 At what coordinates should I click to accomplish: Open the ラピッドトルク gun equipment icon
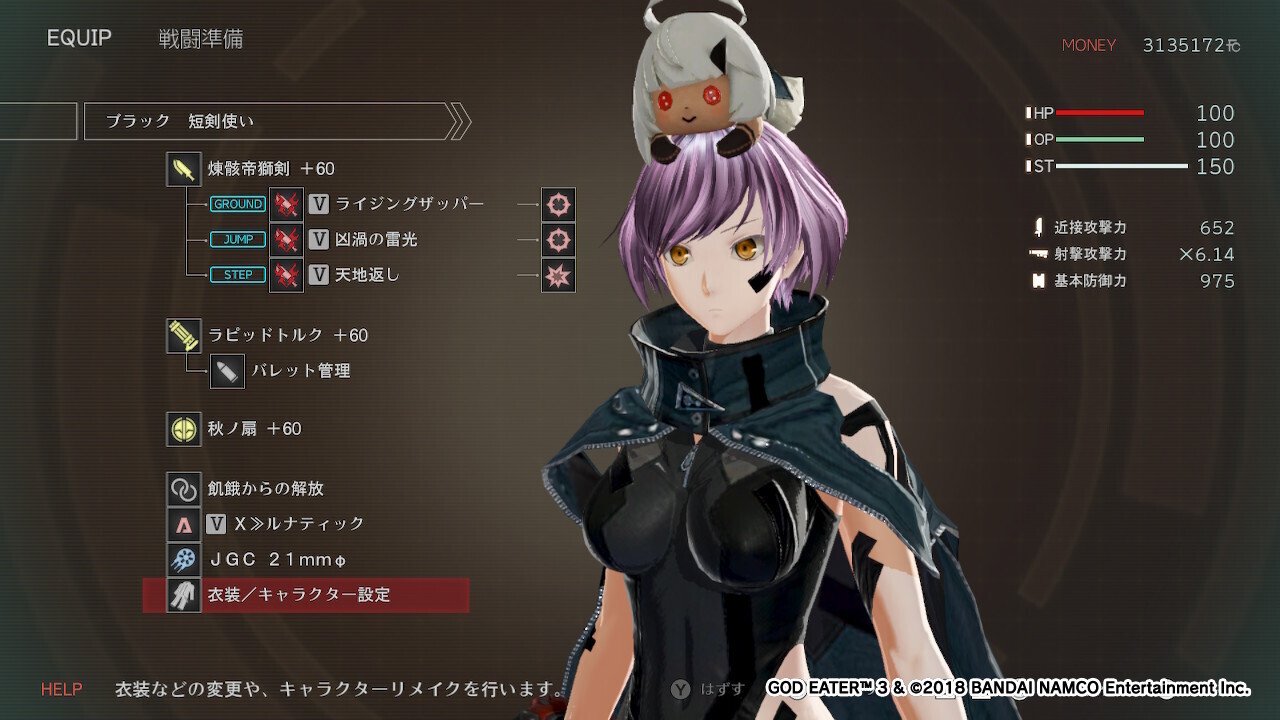pos(184,336)
